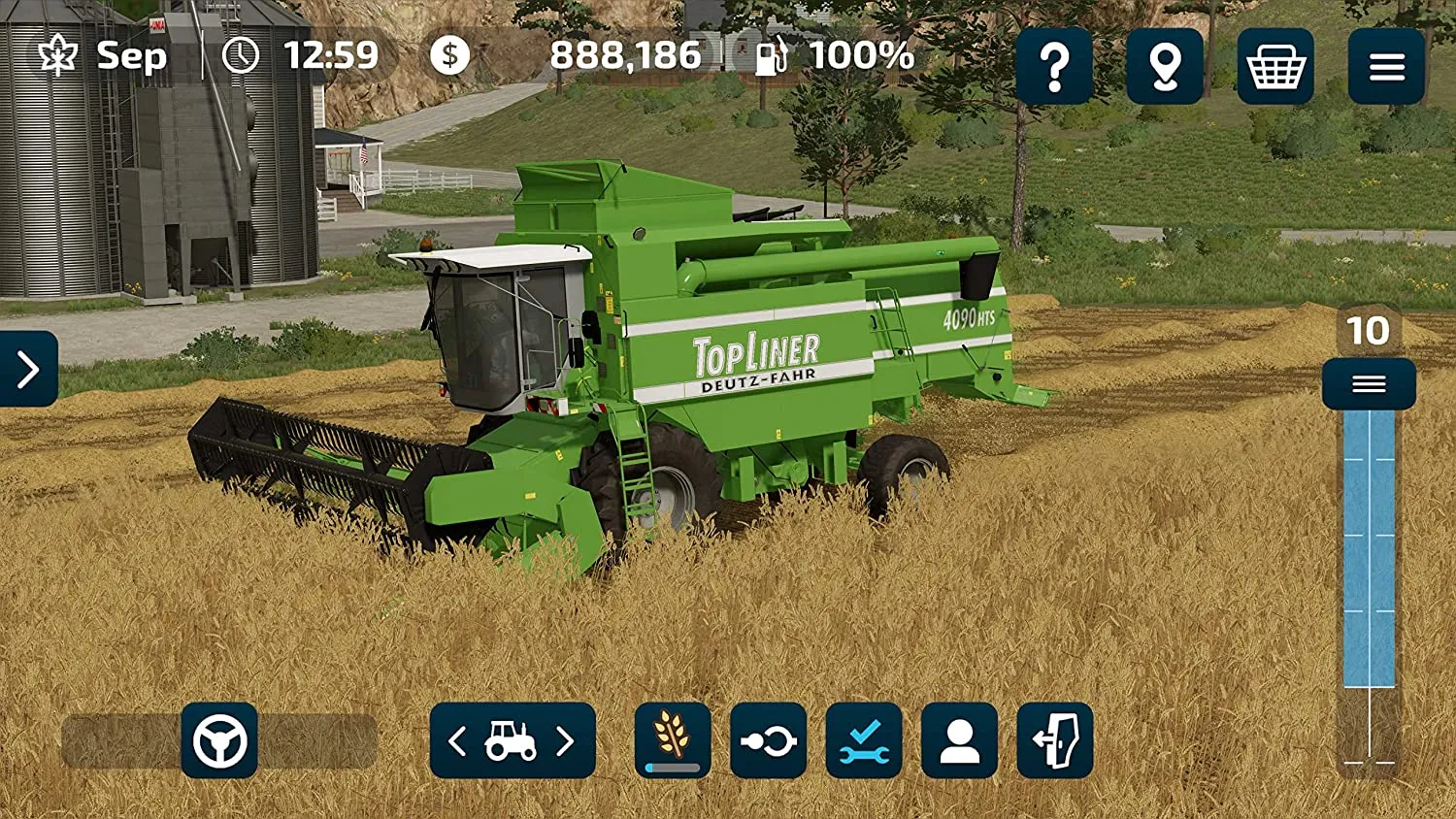The image size is (1456, 819).
Task: Open the wrench and checkmark tool button
Action: [864, 741]
